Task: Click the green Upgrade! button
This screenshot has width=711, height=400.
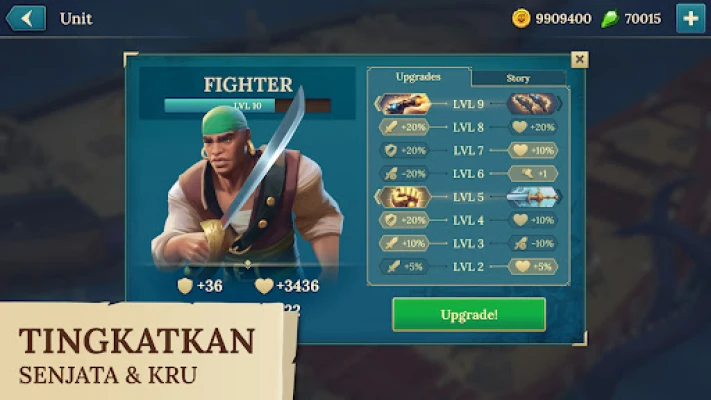Action: tap(469, 314)
